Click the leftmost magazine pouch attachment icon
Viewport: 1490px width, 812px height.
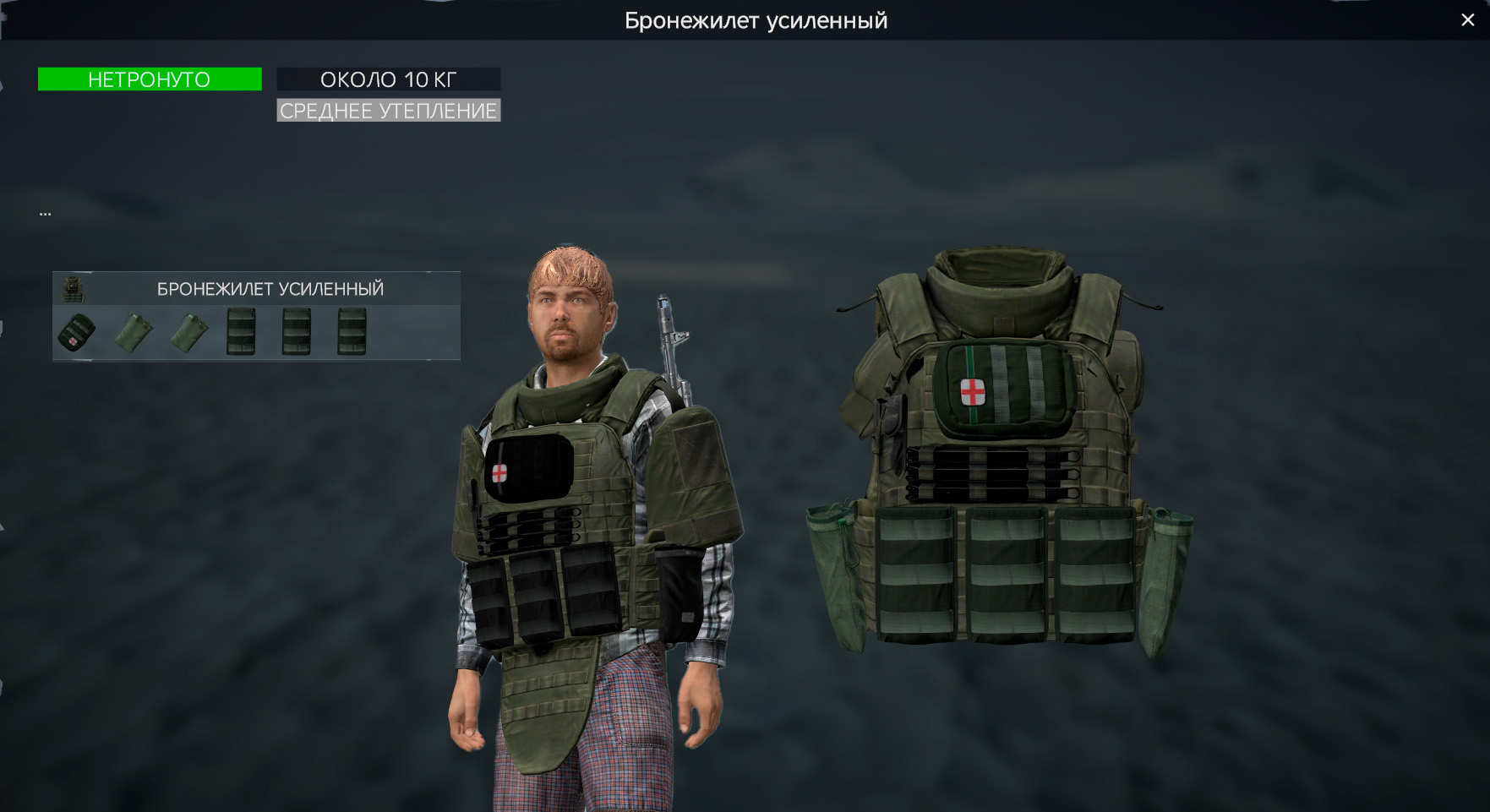point(242,330)
